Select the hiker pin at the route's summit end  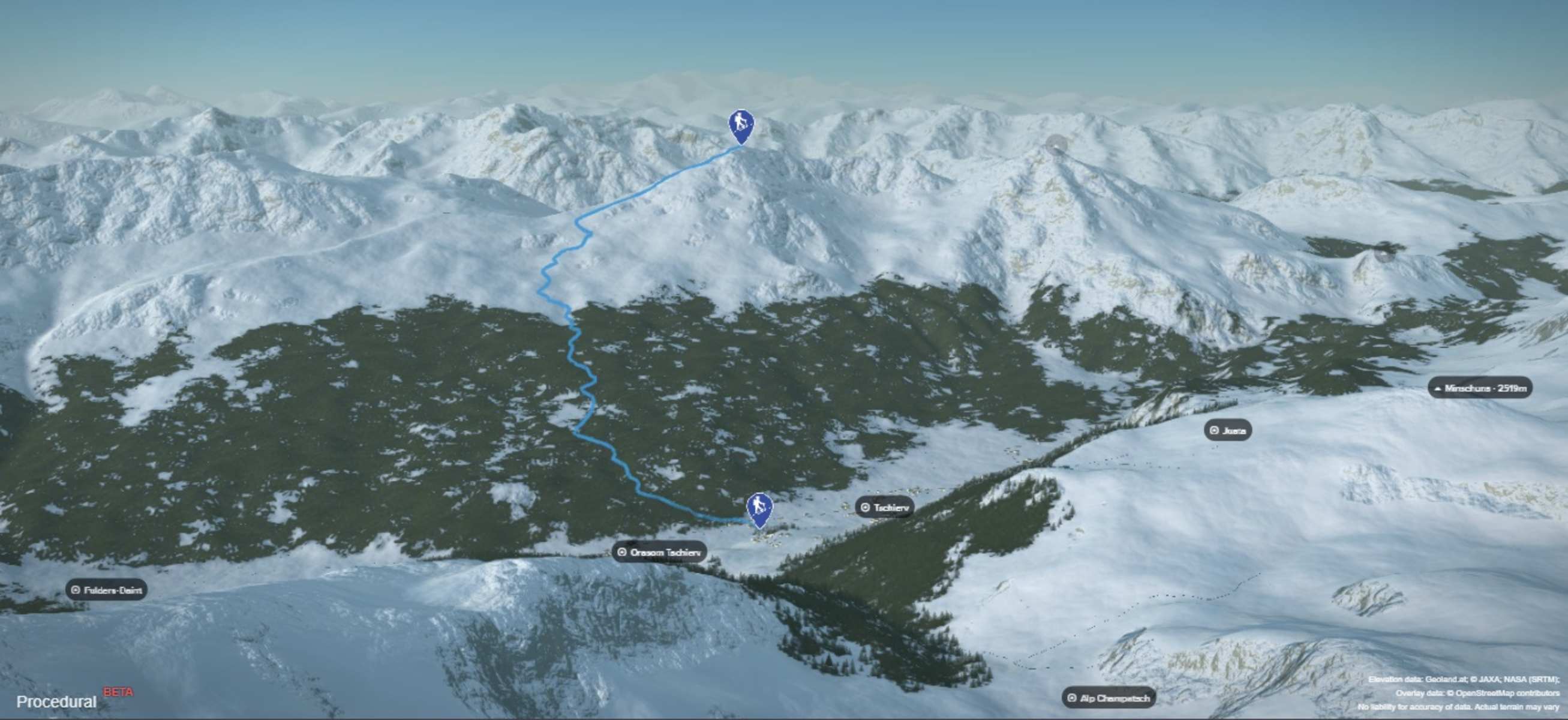click(x=741, y=125)
